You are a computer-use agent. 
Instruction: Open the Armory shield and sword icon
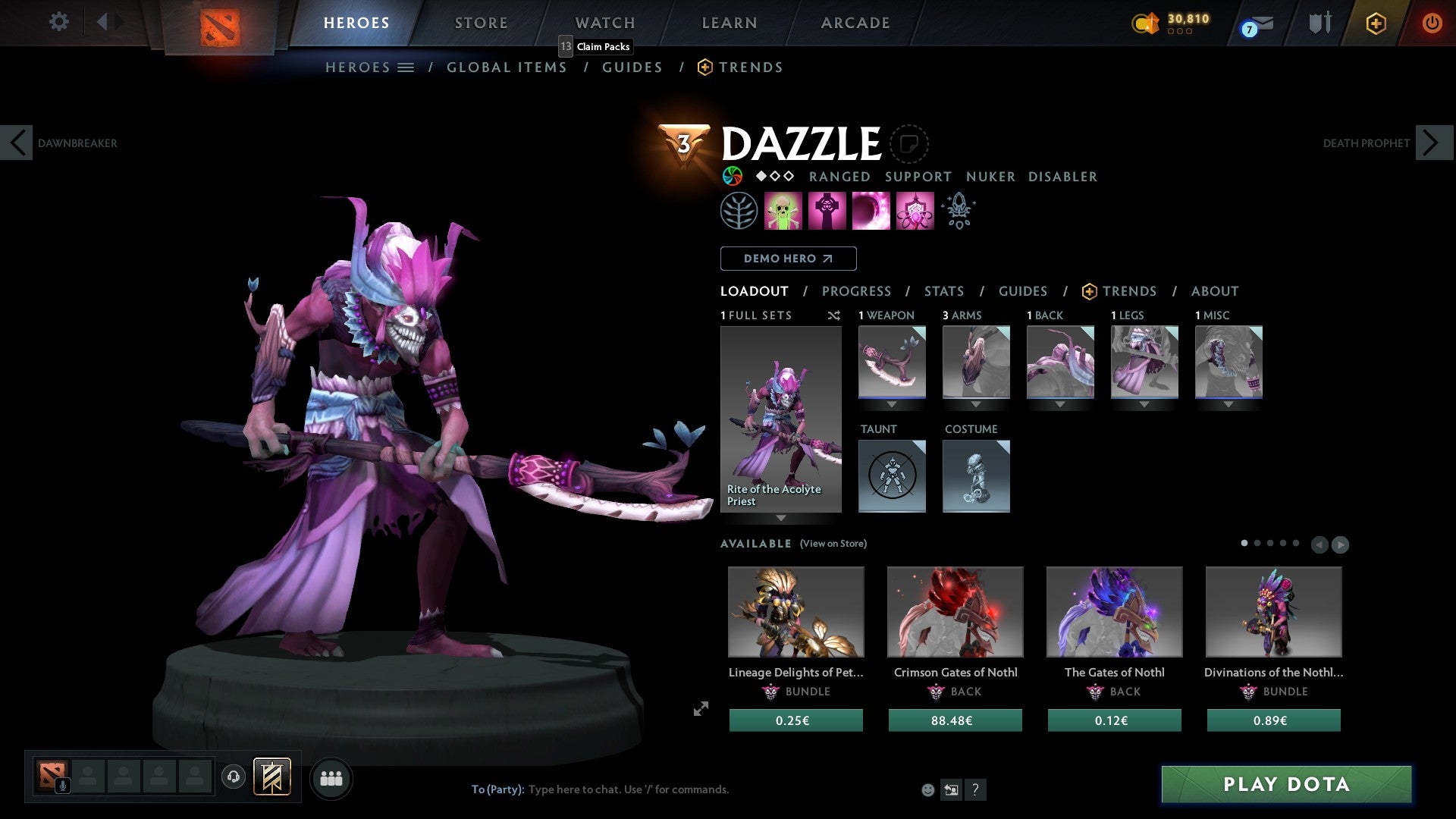[1319, 23]
